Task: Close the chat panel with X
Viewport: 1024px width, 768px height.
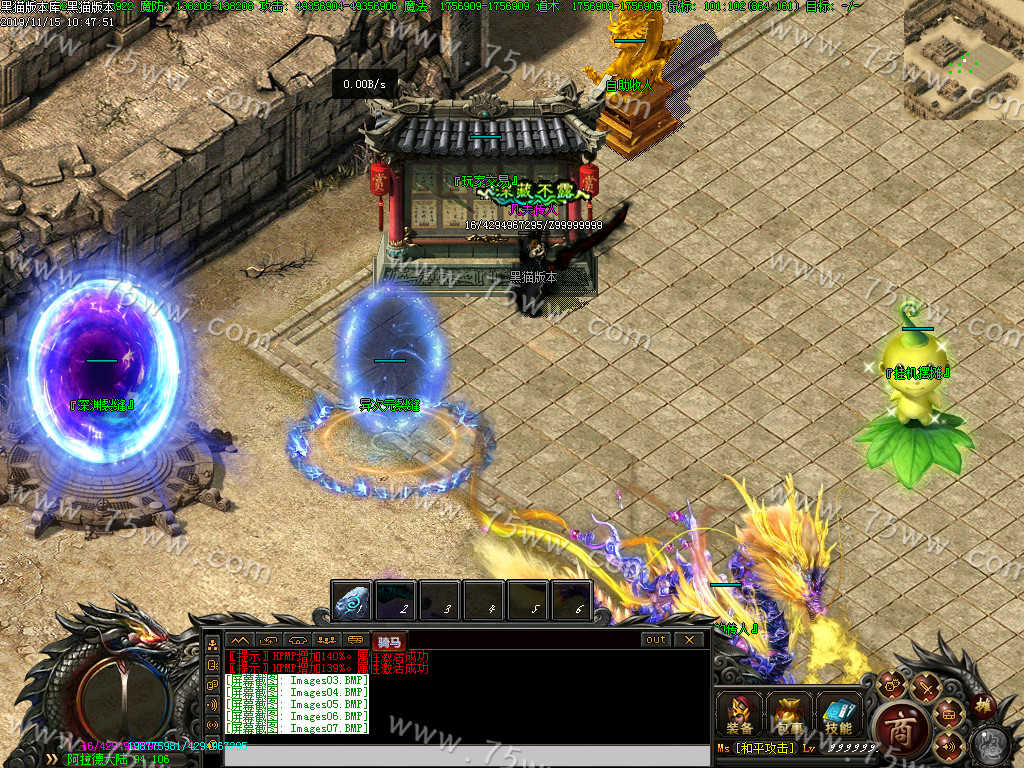Action: [688, 640]
